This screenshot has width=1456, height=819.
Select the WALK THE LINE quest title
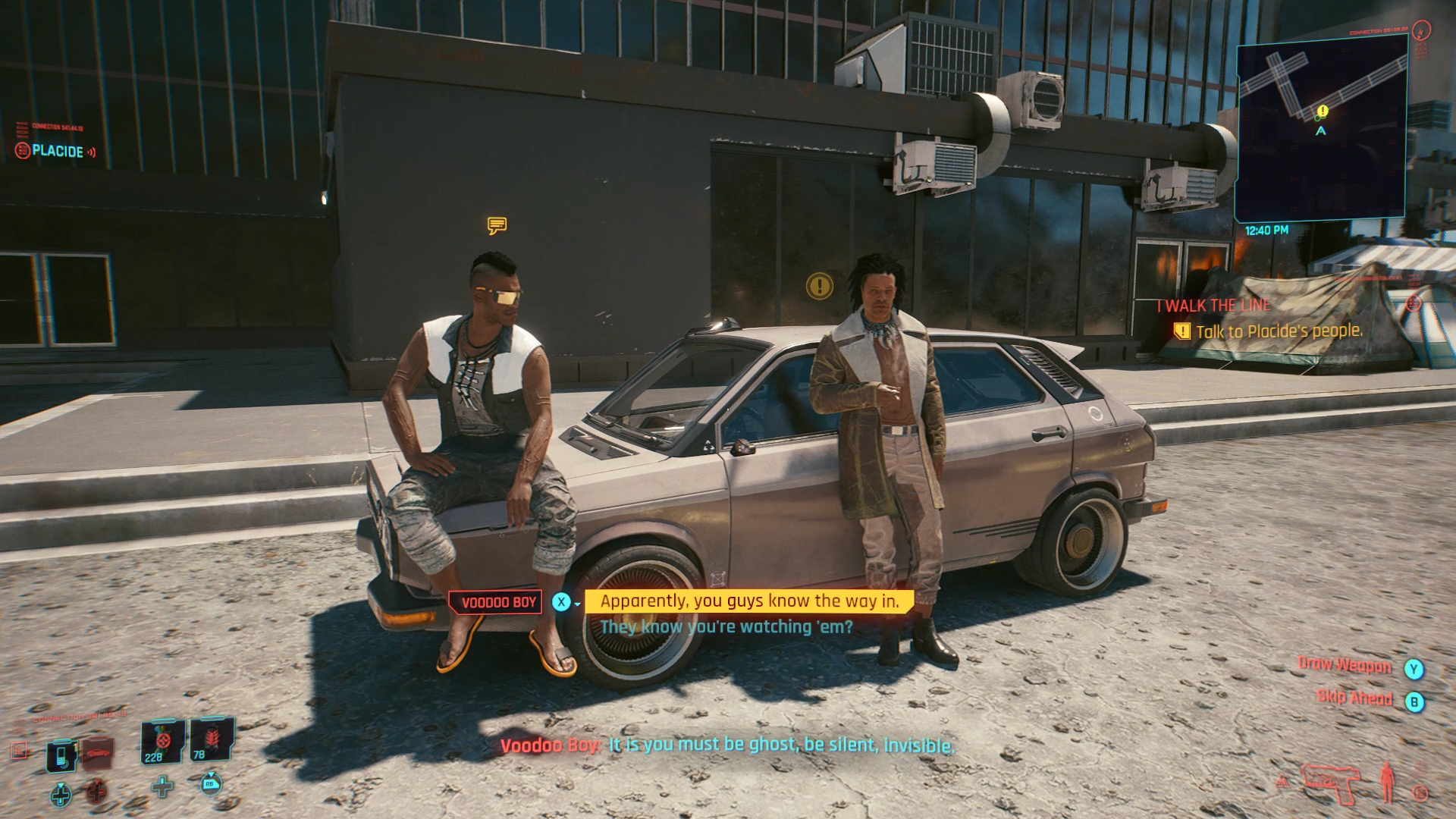[x=1212, y=306]
